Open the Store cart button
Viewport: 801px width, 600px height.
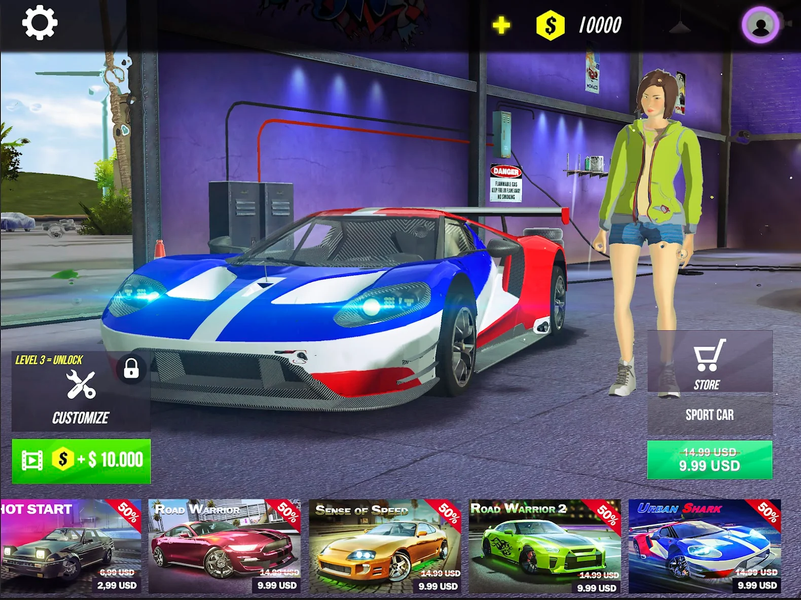[709, 362]
